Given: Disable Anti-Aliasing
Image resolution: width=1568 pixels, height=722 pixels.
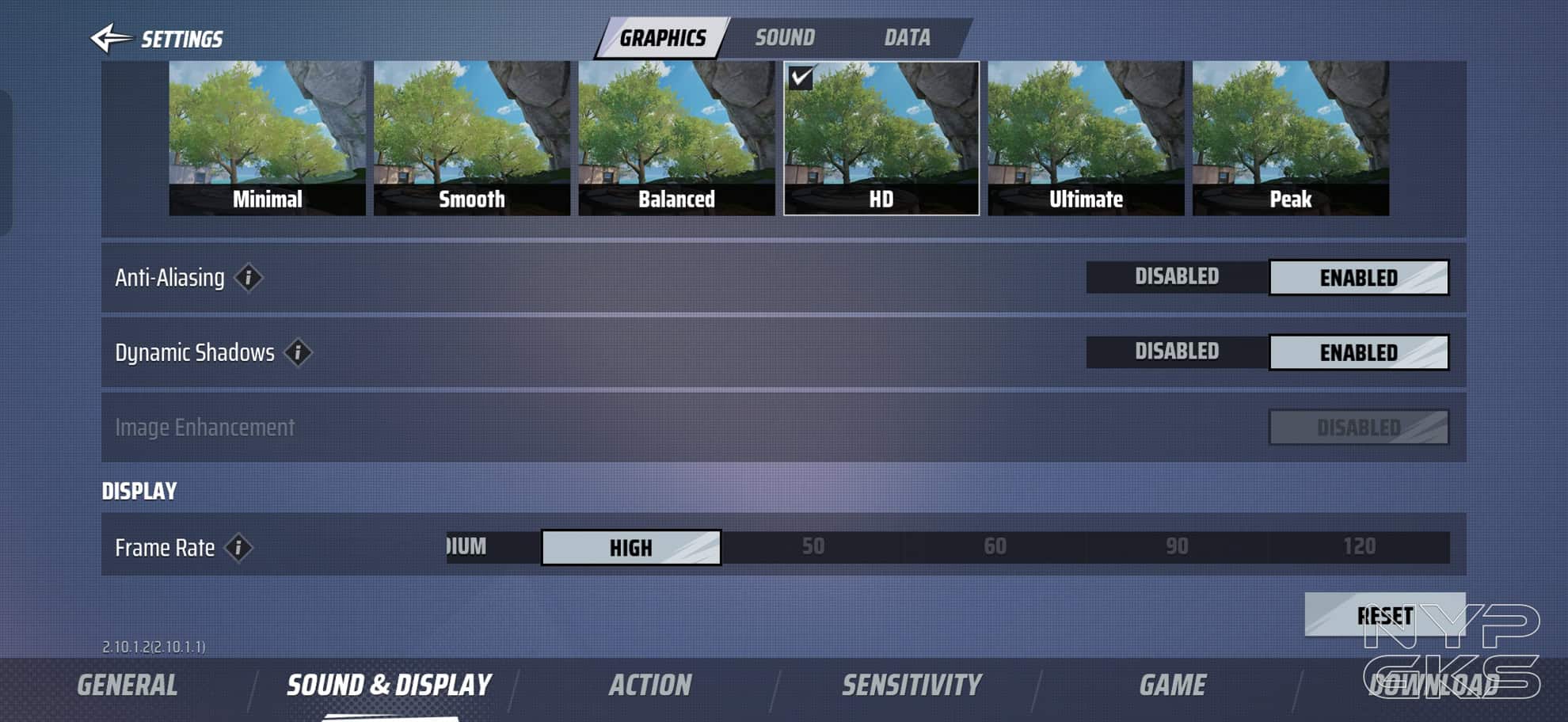Looking at the screenshot, I should 1177,277.
